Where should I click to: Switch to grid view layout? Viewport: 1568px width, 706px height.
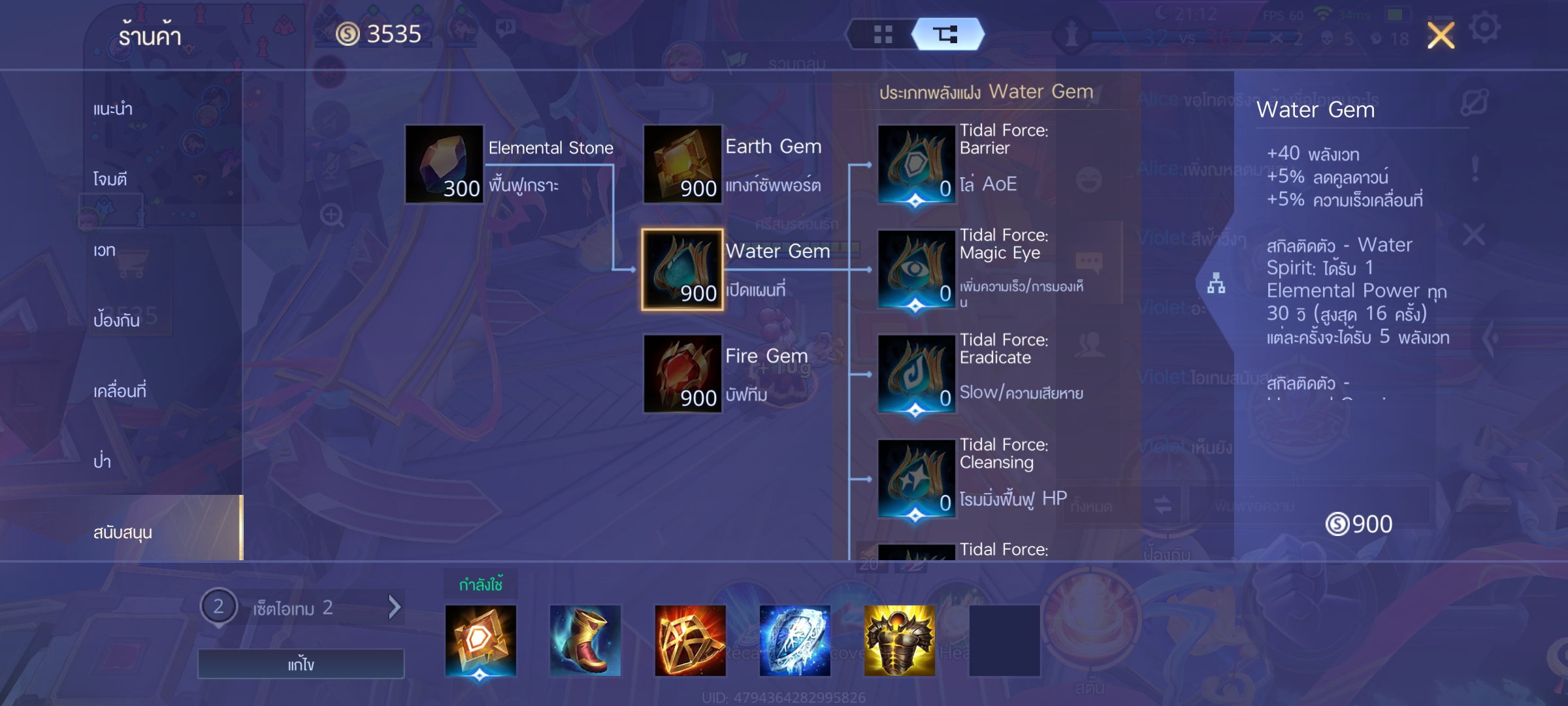pyautogui.click(x=883, y=35)
